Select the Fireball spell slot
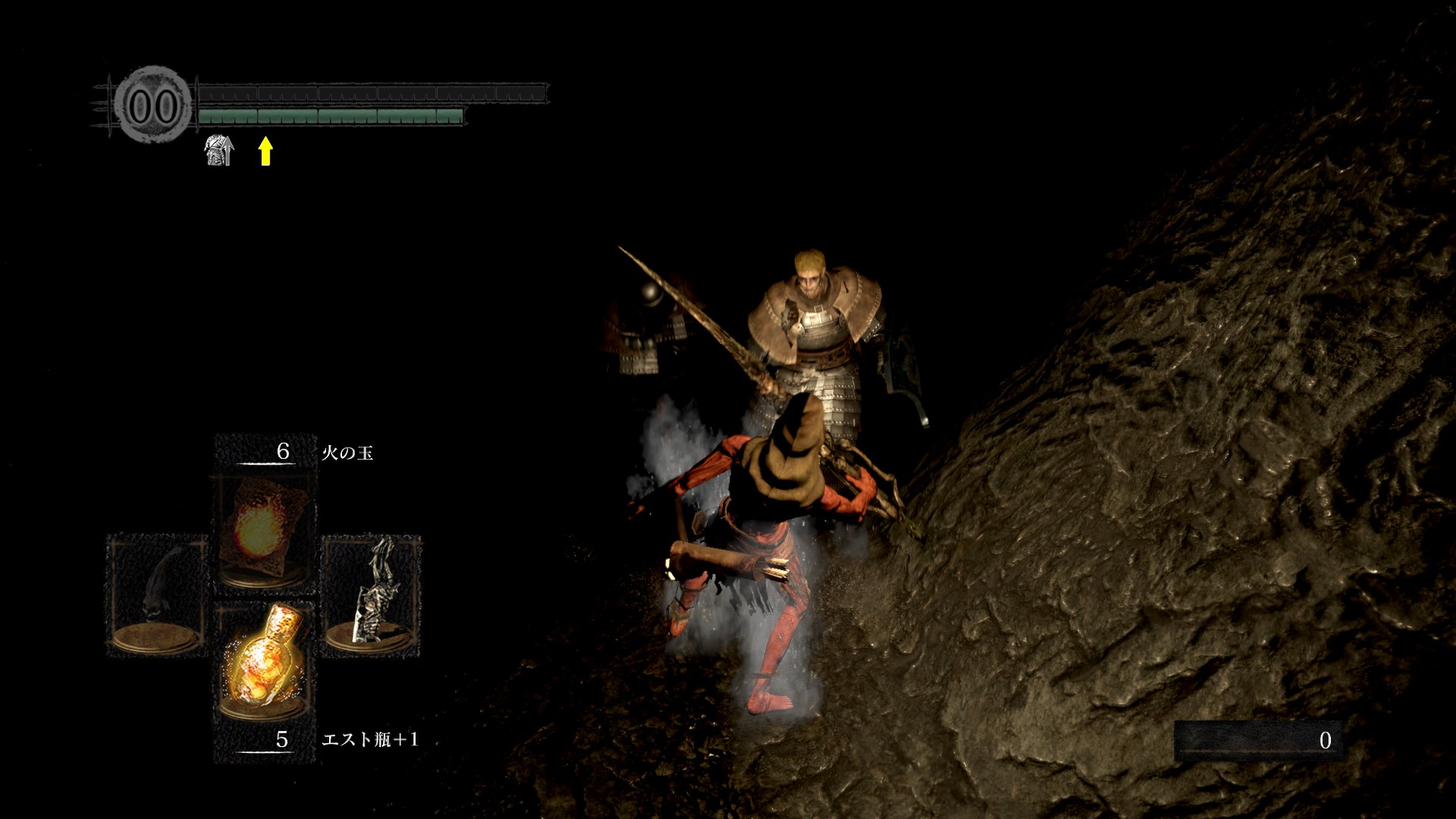The height and width of the screenshot is (819, 1456). 264,531
